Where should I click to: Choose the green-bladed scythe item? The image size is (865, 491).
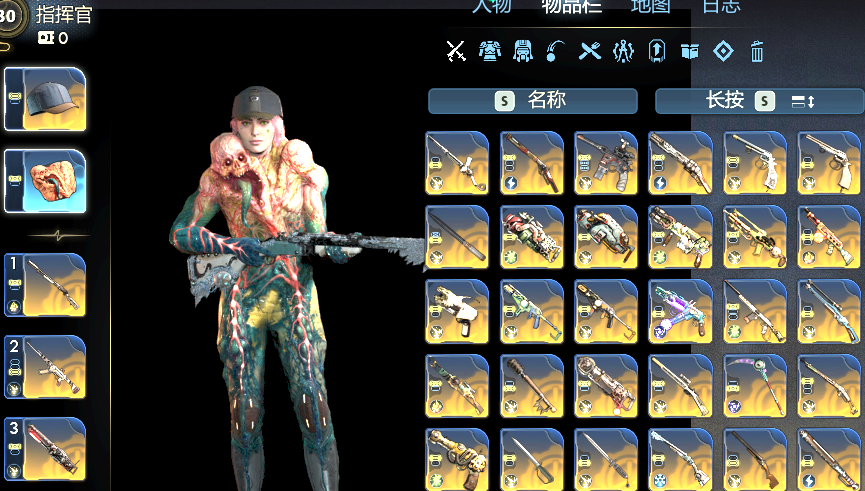coord(754,385)
